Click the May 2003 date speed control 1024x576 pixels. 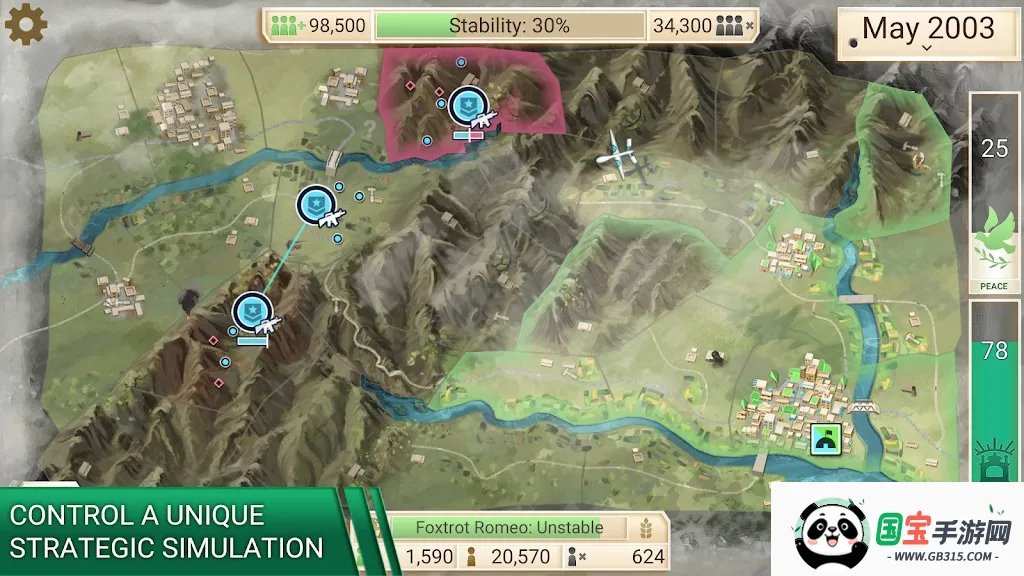pos(928,31)
